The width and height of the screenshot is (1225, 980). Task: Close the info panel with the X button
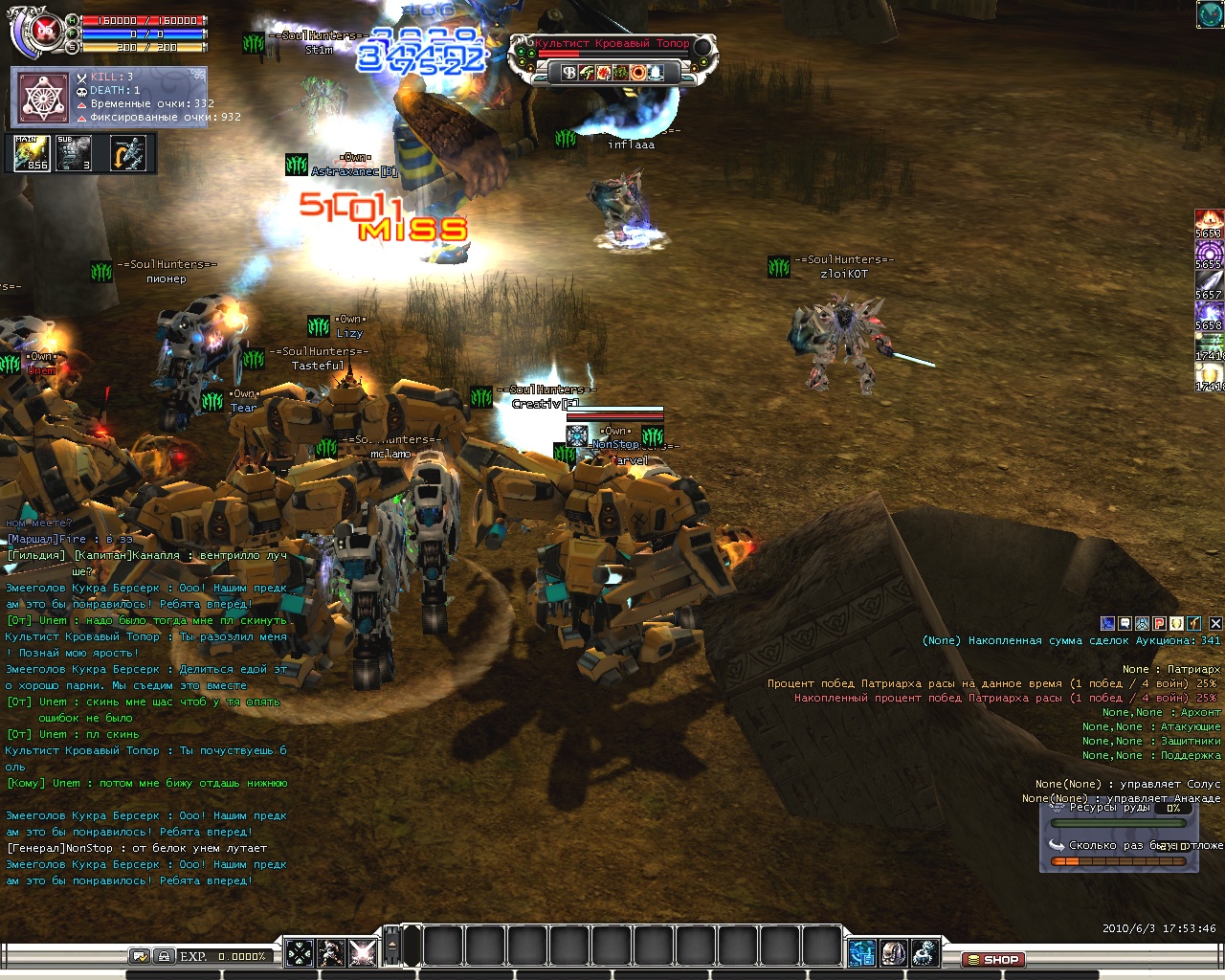coord(1215,623)
